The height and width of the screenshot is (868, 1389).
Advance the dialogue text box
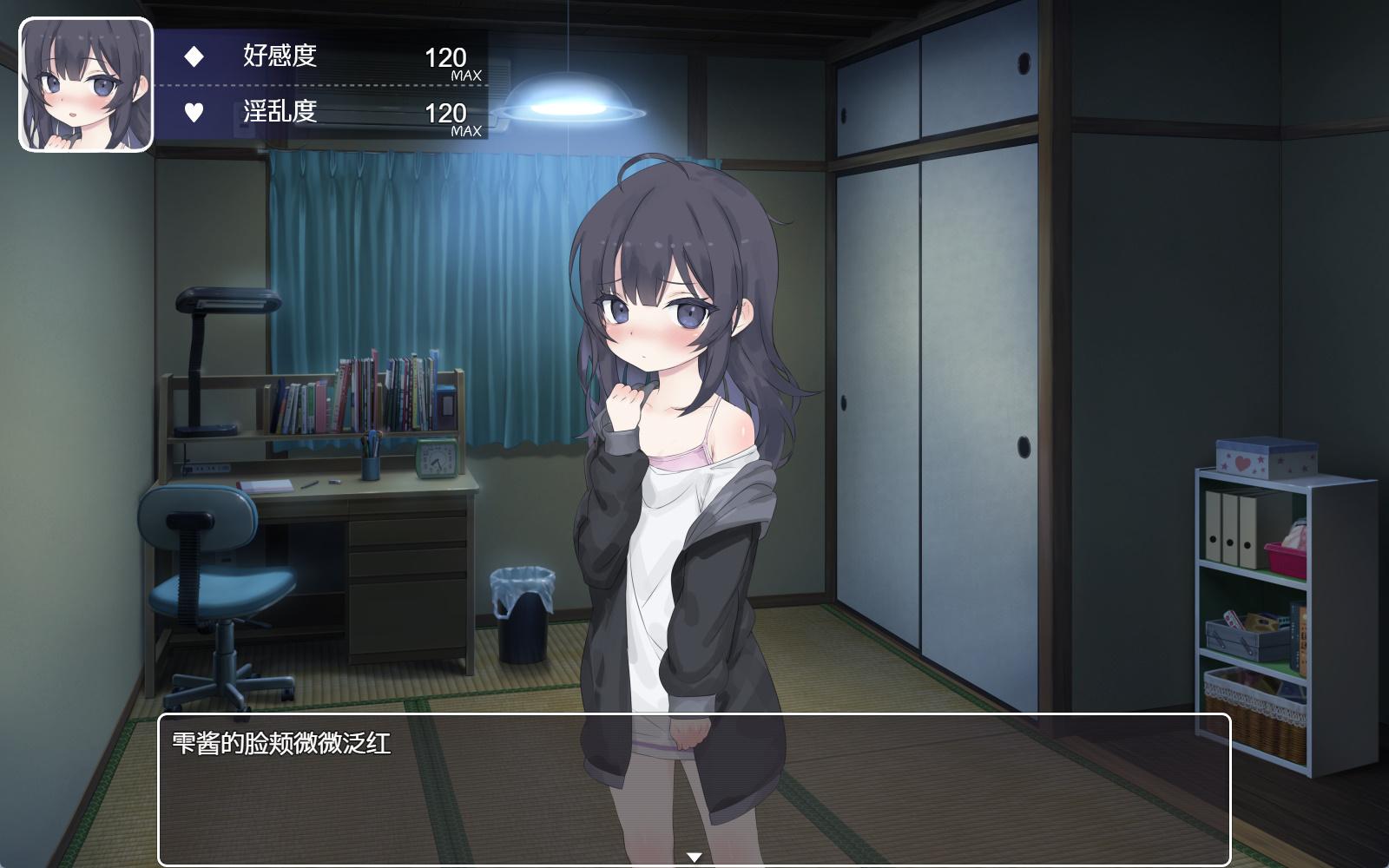pyautogui.click(x=693, y=788)
